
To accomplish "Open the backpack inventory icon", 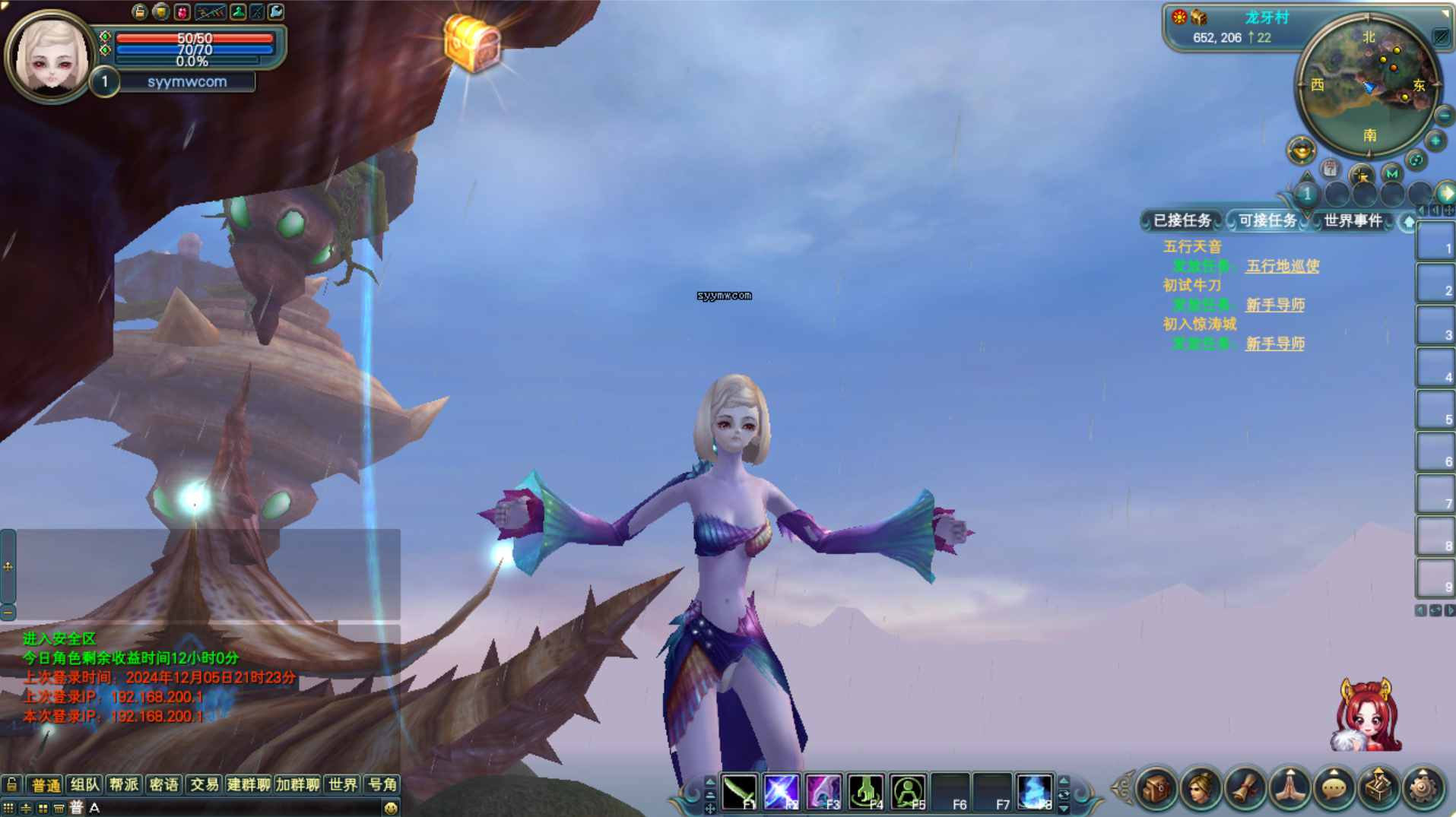I will [x=1156, y=788].
